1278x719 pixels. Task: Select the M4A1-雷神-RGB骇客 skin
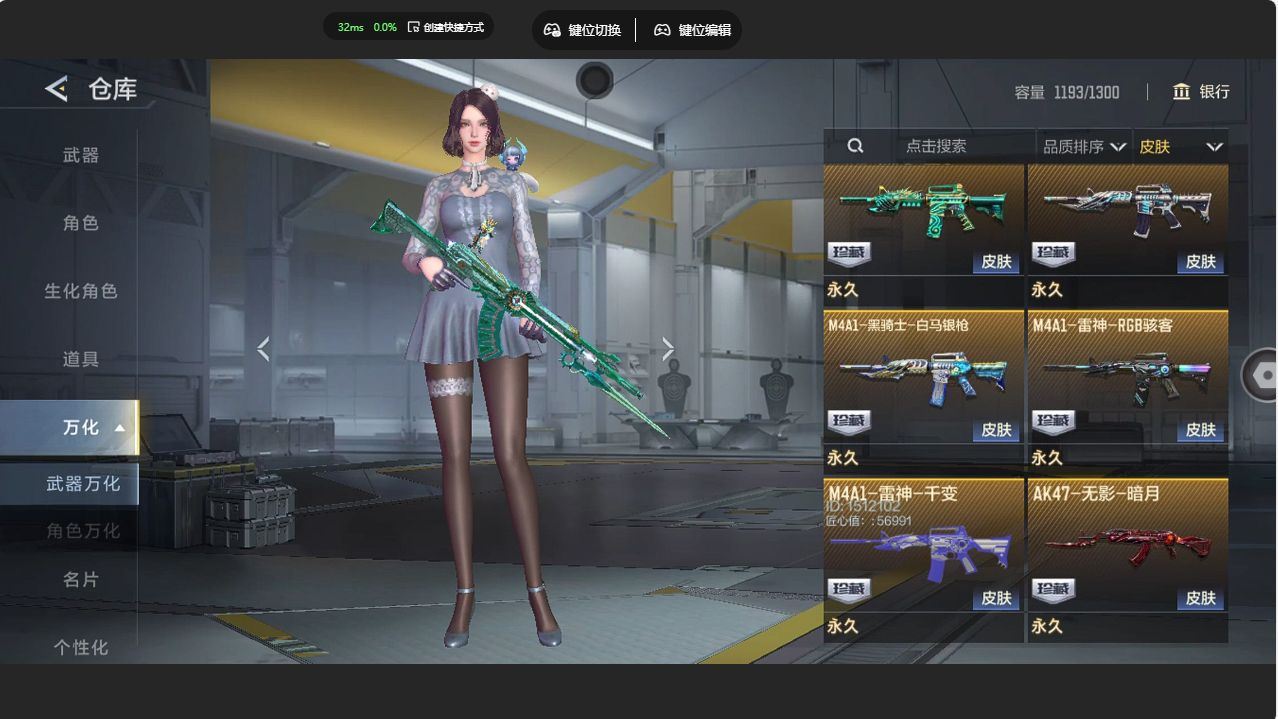click(1127, 380)
